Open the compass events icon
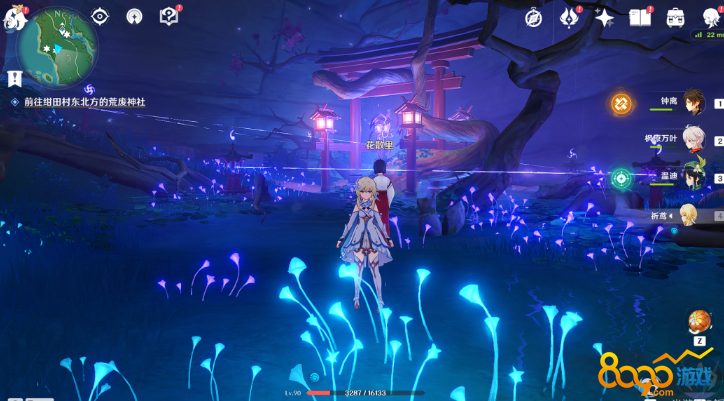This screenshot has height=401, width=724. (x=534, y=17)
